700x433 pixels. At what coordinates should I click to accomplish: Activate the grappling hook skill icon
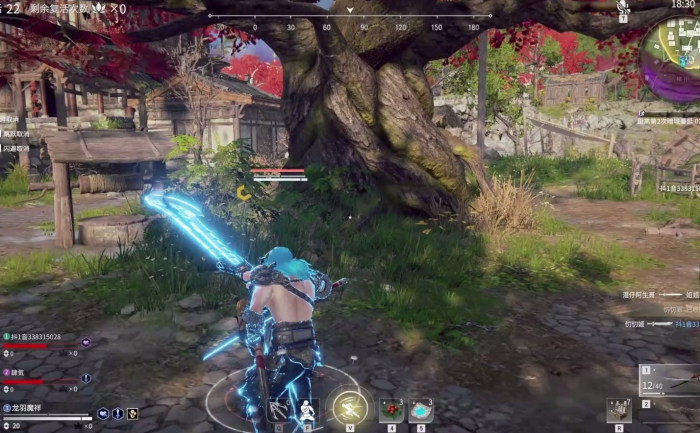coord(279,410)
